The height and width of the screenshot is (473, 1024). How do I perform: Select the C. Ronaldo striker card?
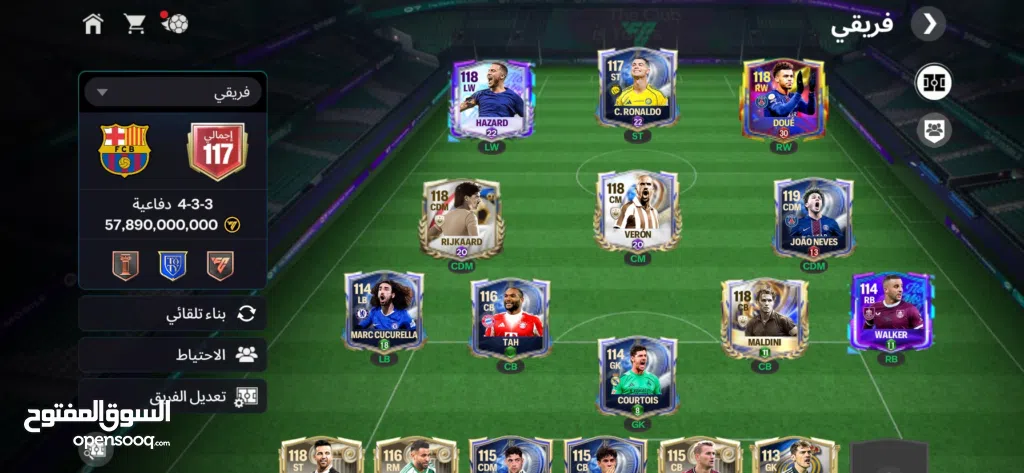[x=637, y=90]
